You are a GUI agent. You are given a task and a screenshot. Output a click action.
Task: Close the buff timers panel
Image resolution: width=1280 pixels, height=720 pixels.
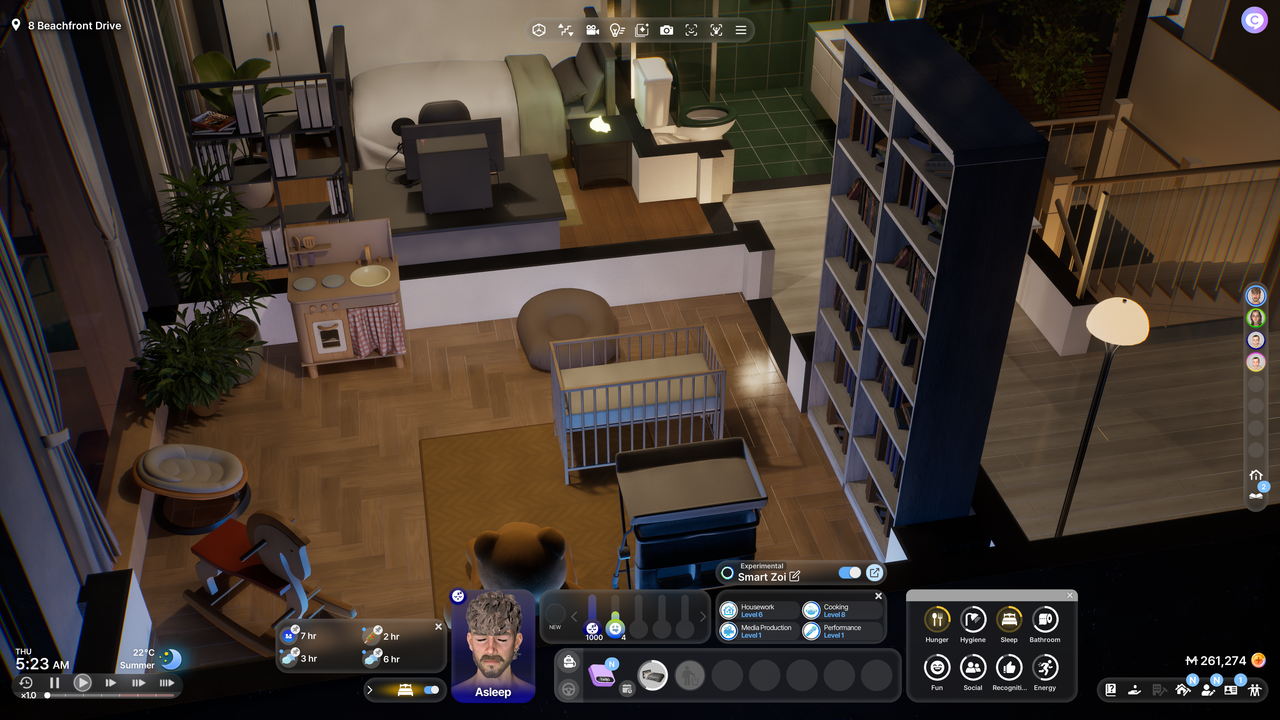coord(438,627)
